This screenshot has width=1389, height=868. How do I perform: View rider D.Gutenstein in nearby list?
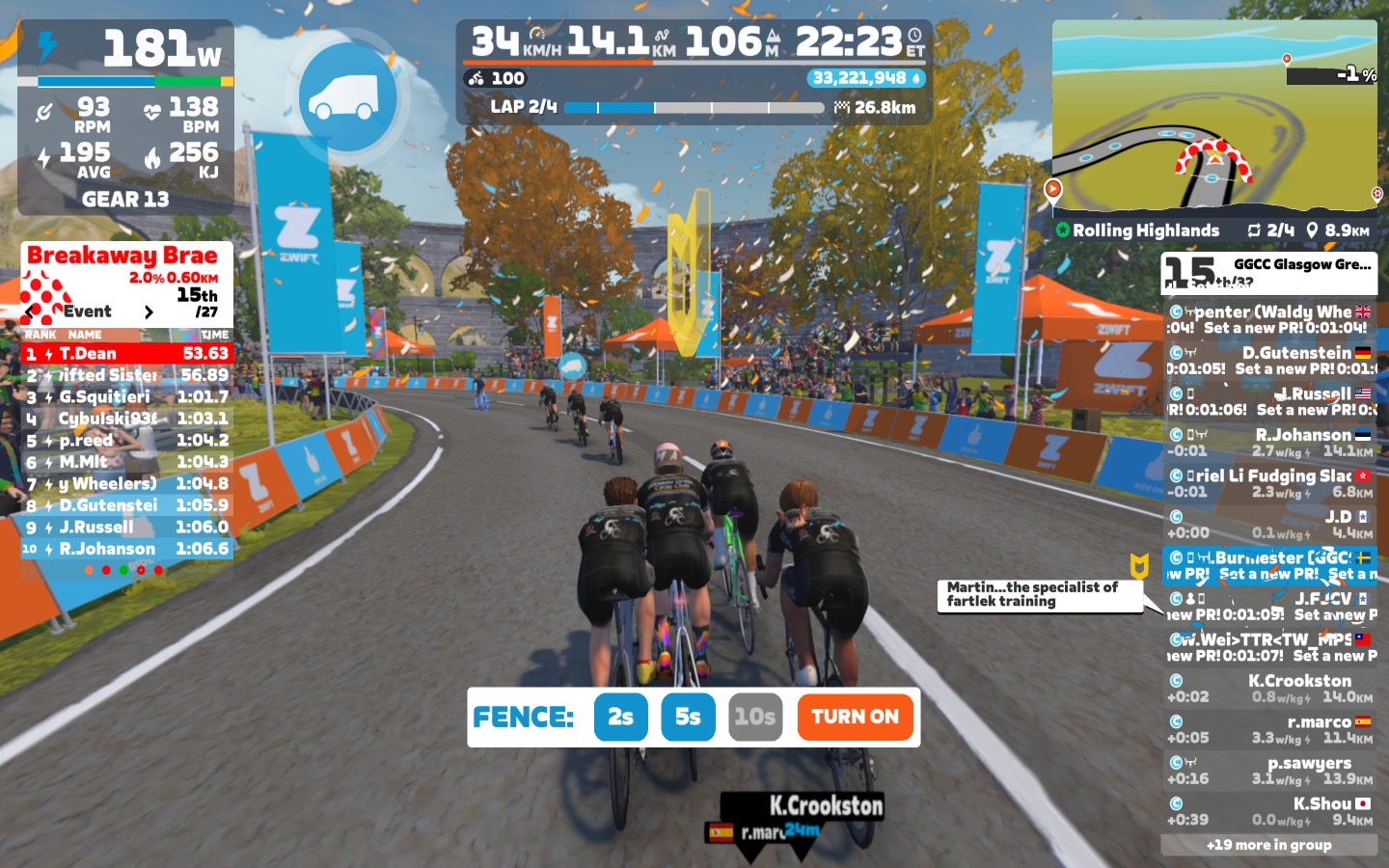click(x=1268, y=361)
